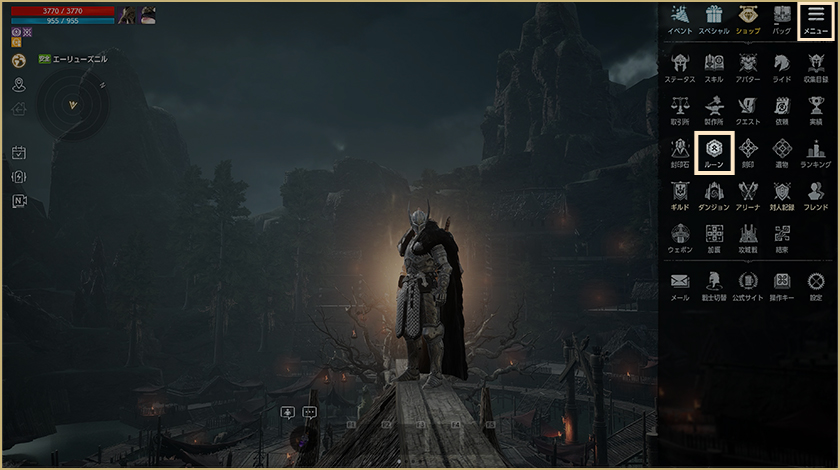The image size is (840, 470).
Task: Open the メール (Mail) envelope
Action: (680, 284)
